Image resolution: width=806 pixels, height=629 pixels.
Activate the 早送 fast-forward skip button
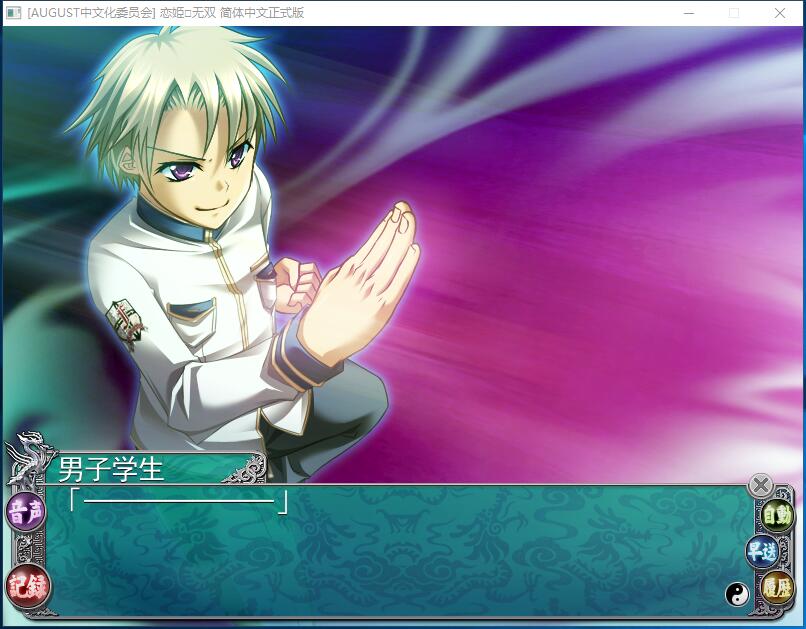pyautogui.click(x=762, y=551)
